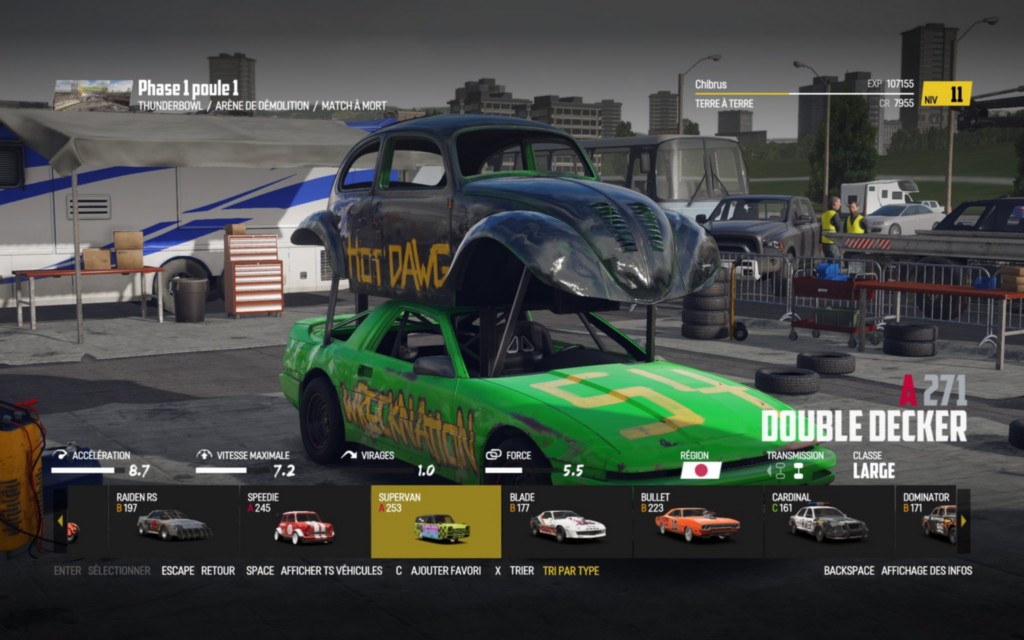
Task: Add car to favorites with Ajouter favori
Action: [x=446, y=571]
